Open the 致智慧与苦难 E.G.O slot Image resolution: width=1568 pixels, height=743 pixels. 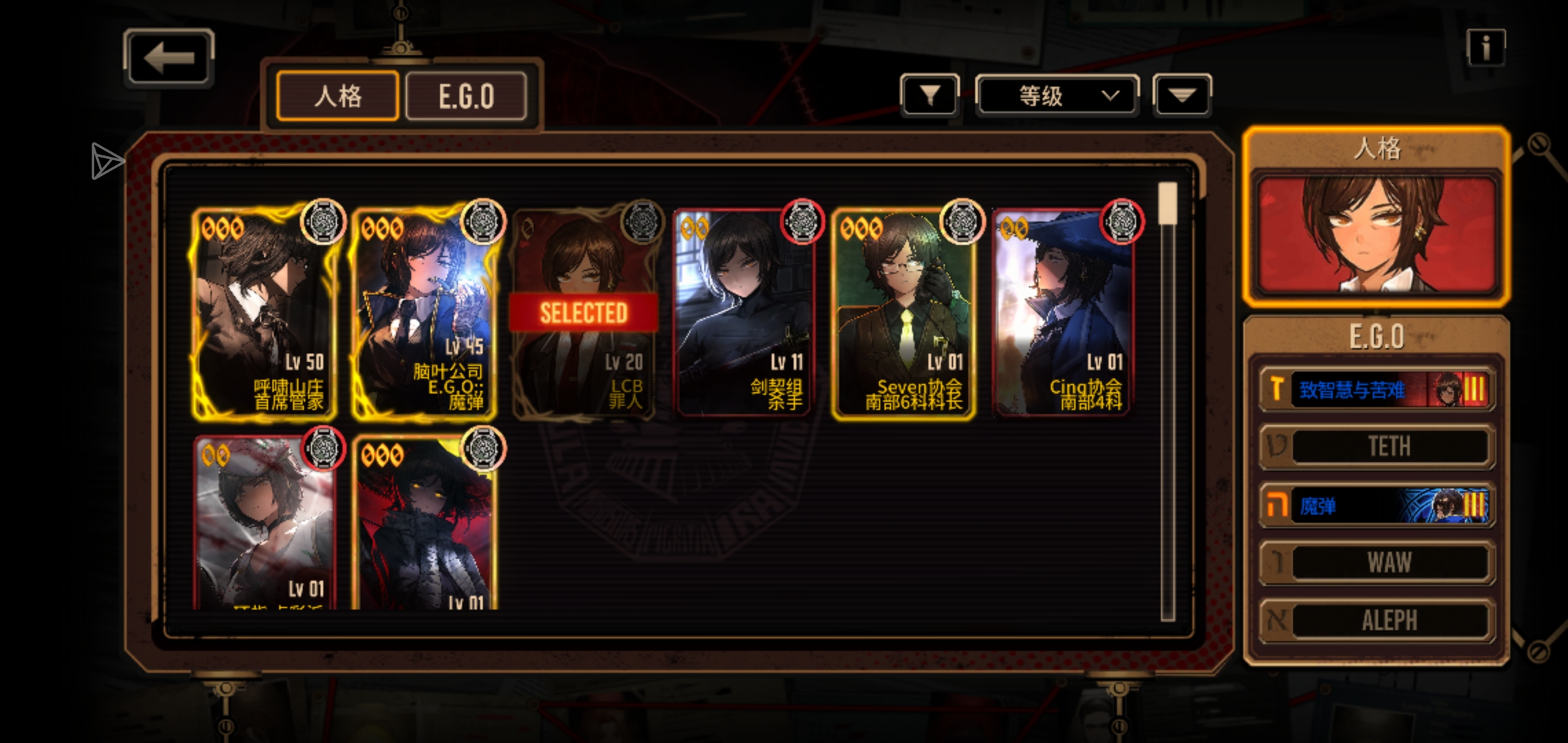click(x=1377, y=390)
